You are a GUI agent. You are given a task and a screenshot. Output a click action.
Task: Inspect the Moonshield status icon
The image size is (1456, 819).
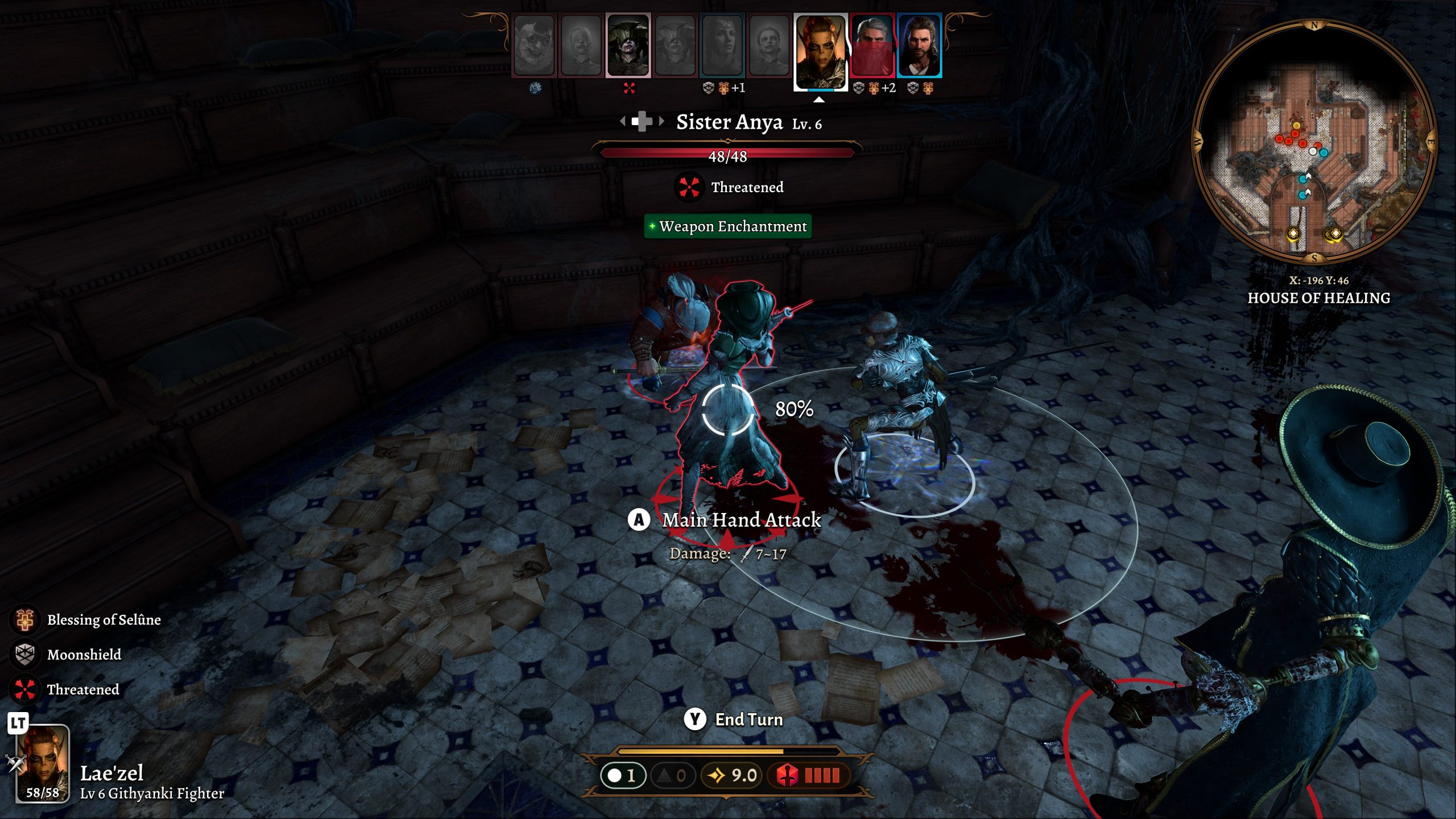24,655
